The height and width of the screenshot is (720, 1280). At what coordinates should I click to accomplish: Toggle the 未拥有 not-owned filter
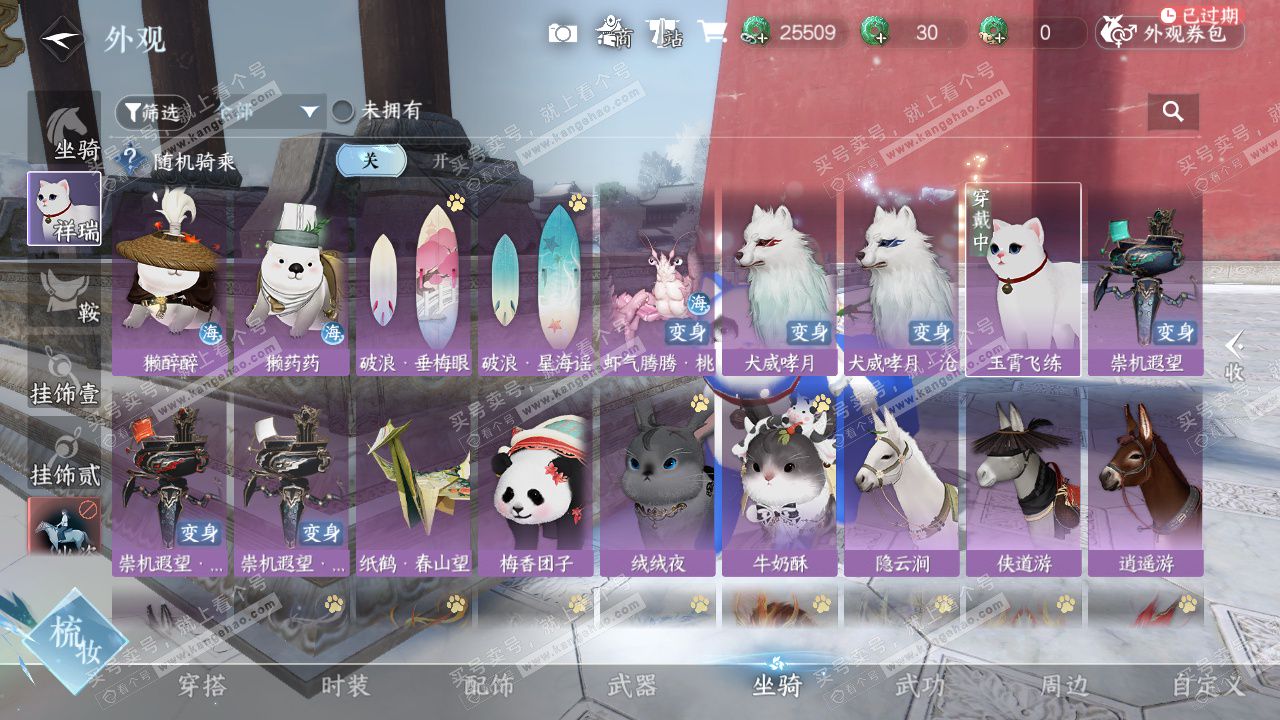[x=344, y=111]
